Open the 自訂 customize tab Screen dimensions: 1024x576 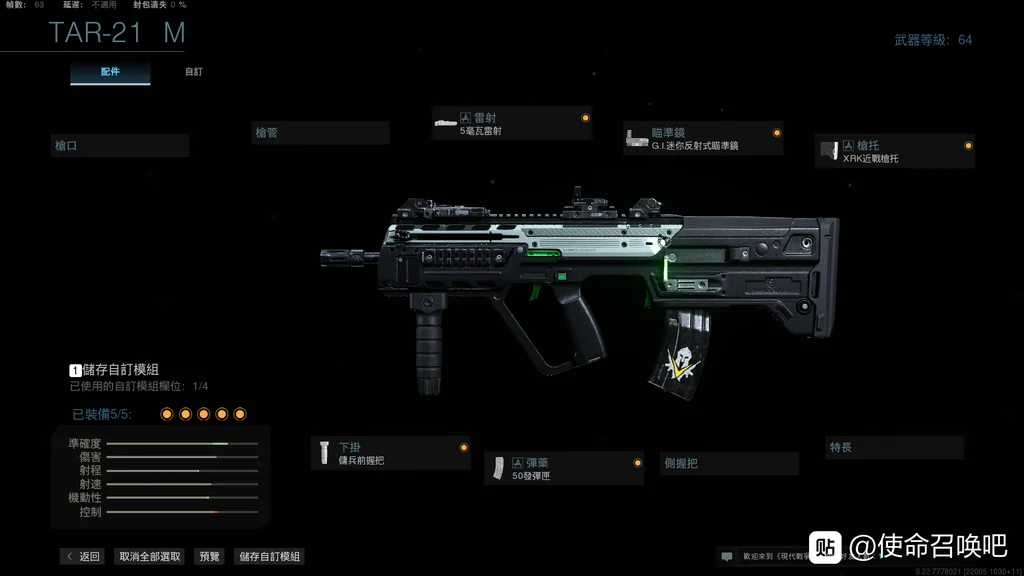pos(194,73)
